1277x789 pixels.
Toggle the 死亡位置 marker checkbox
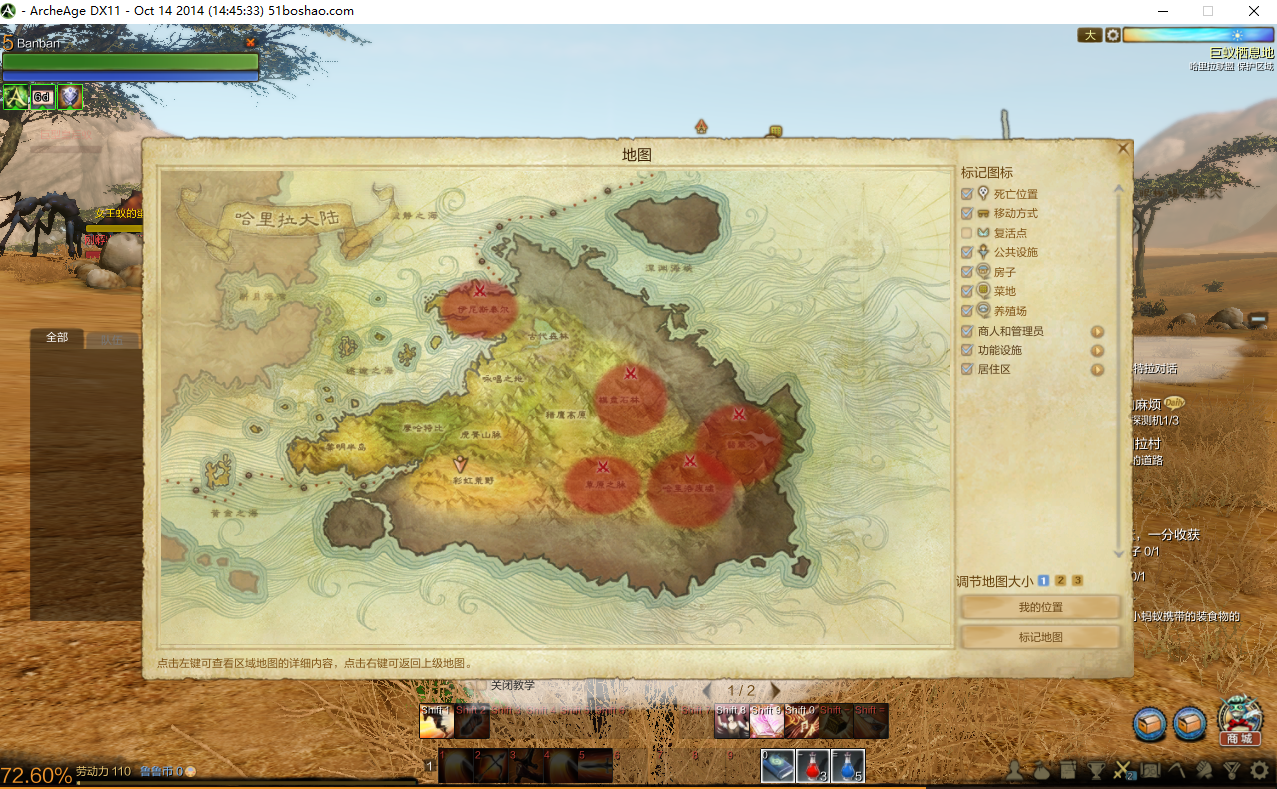click(x=967, y=194)
